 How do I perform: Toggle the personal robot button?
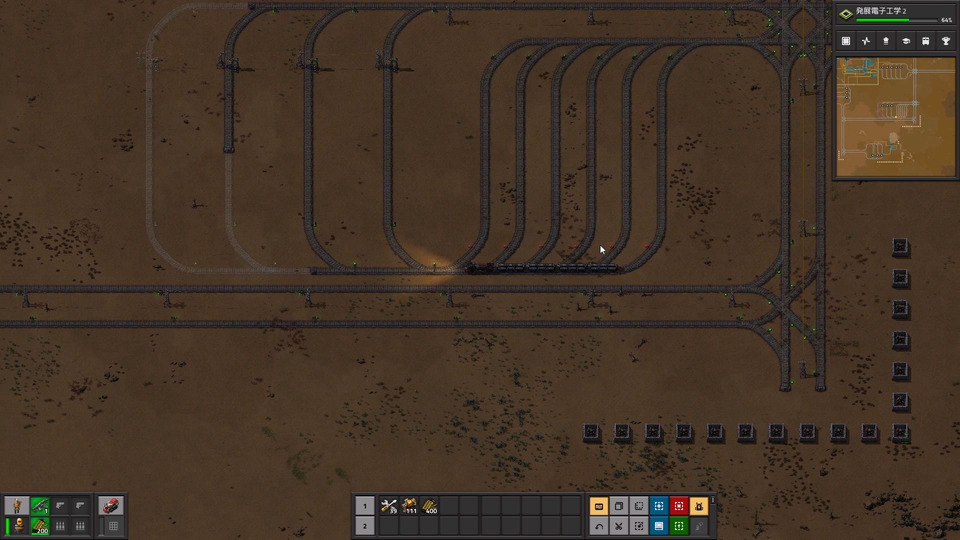(699, 506)
